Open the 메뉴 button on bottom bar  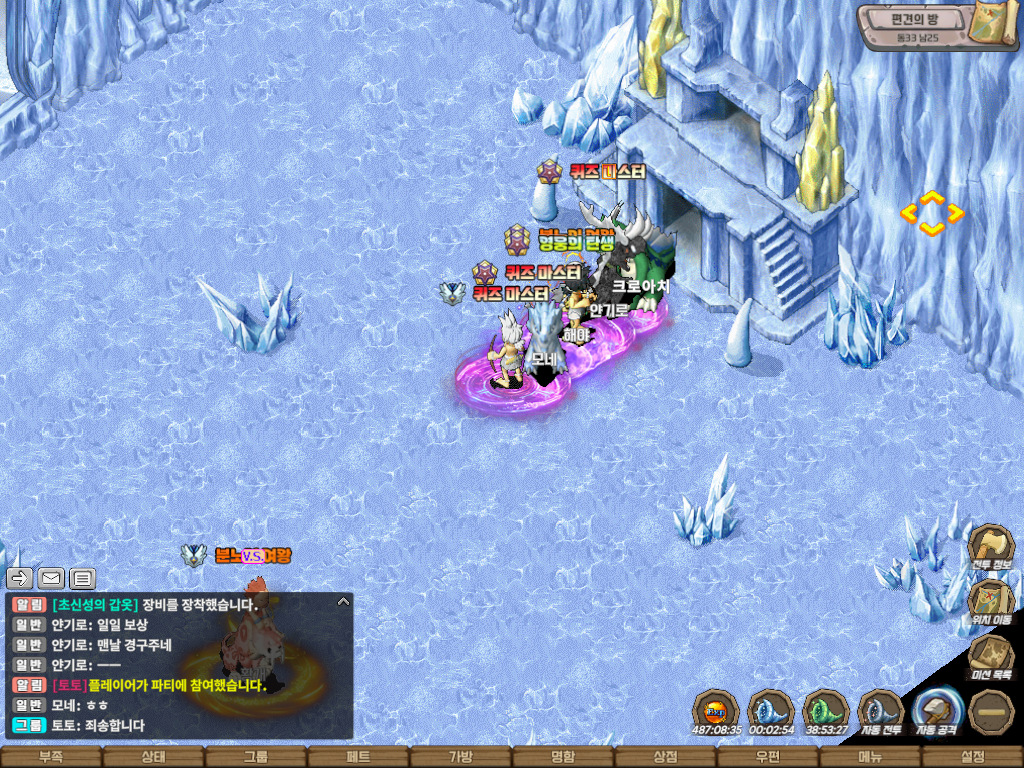tap(869, 757)
